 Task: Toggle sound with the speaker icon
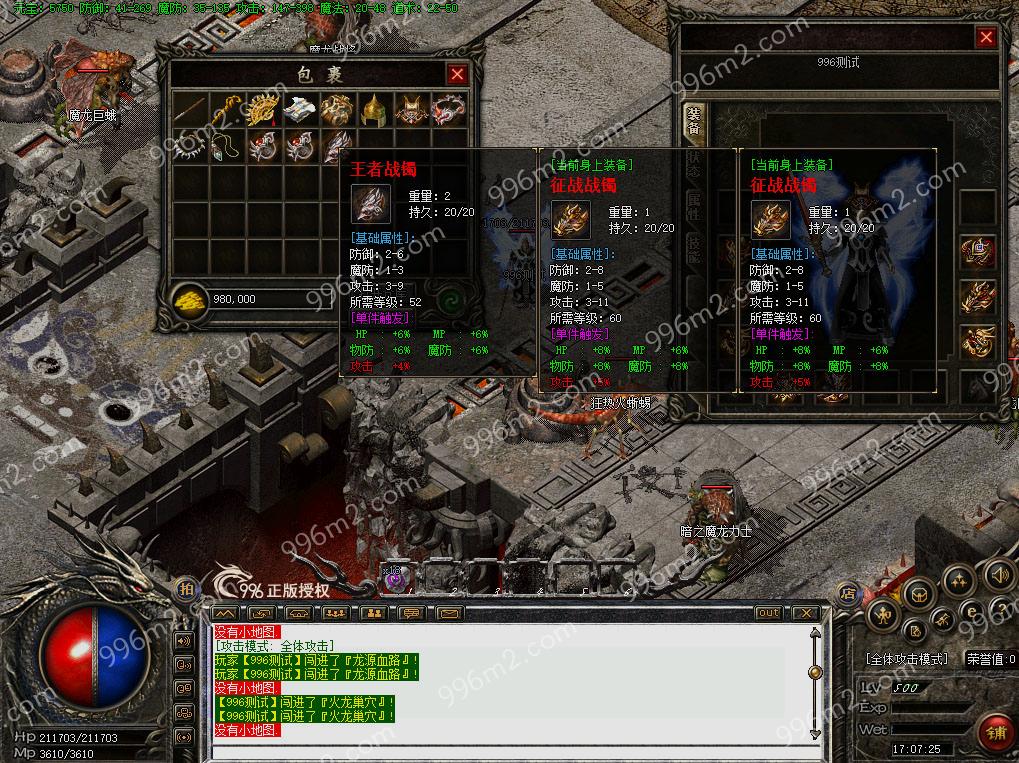997,574
